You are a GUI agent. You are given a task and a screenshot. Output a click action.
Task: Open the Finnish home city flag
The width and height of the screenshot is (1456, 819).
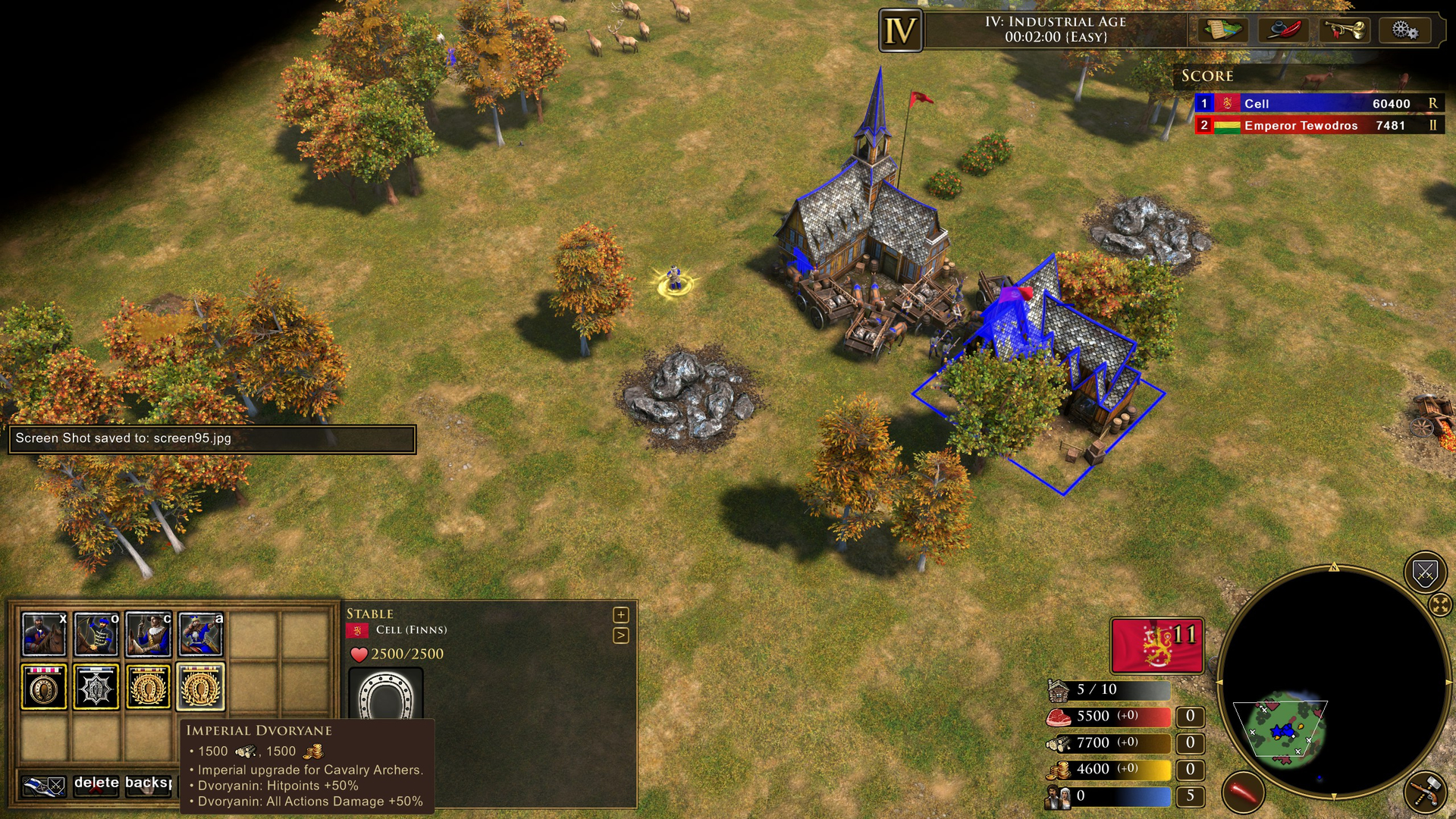(1156, 645)
